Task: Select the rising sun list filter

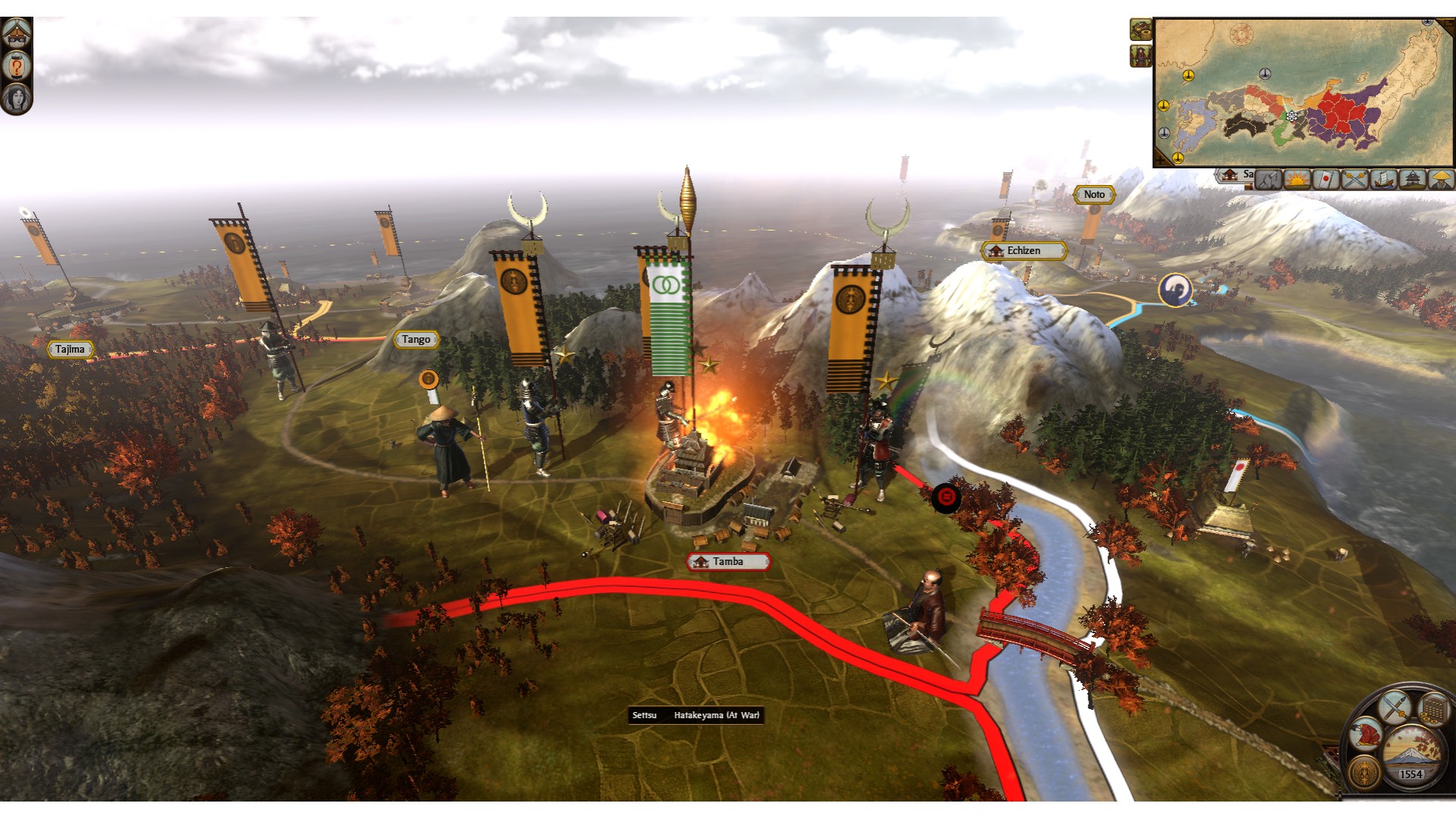Action: tap(1297, 180)
